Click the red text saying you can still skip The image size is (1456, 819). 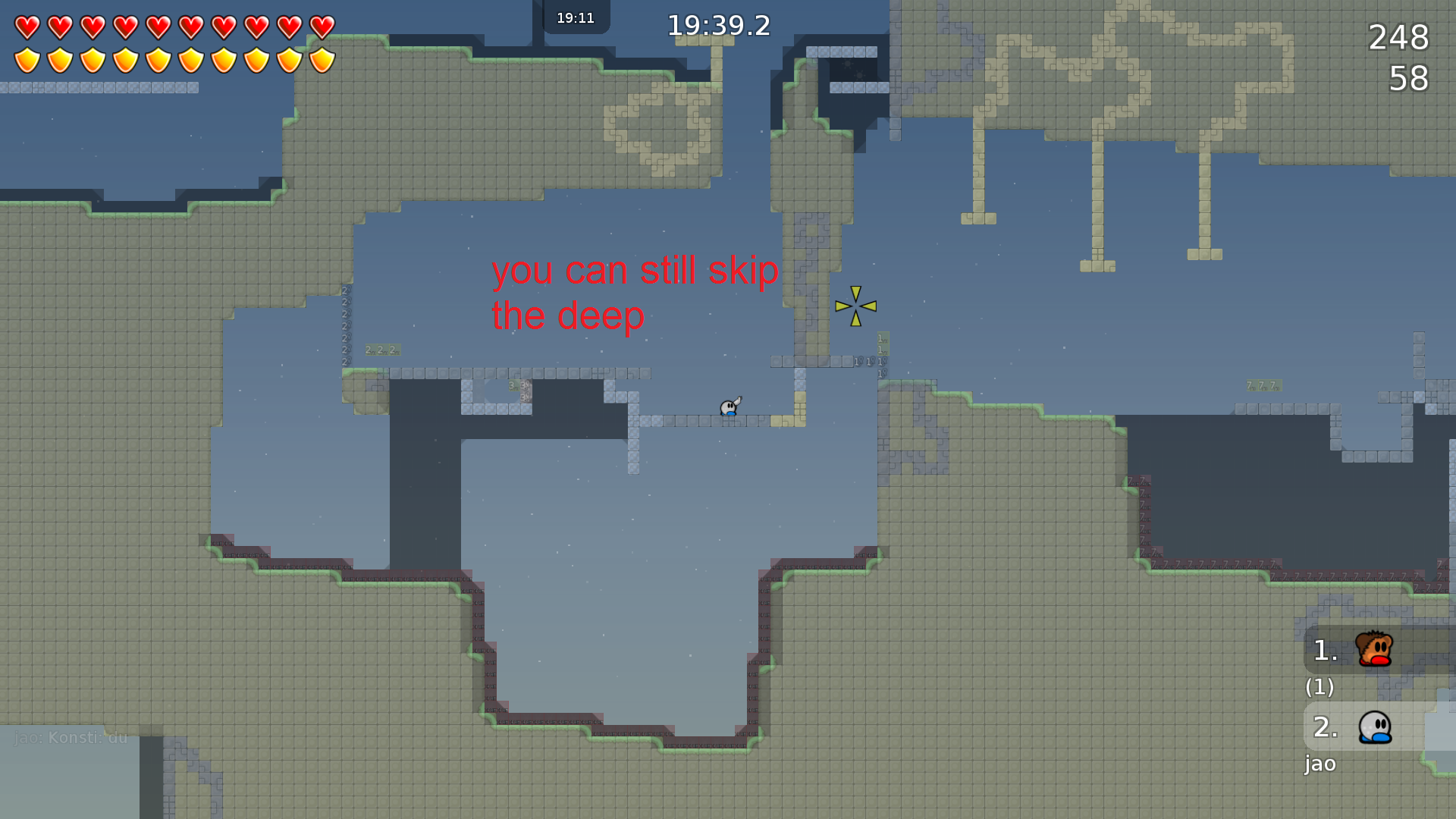[x=635, y=271]
